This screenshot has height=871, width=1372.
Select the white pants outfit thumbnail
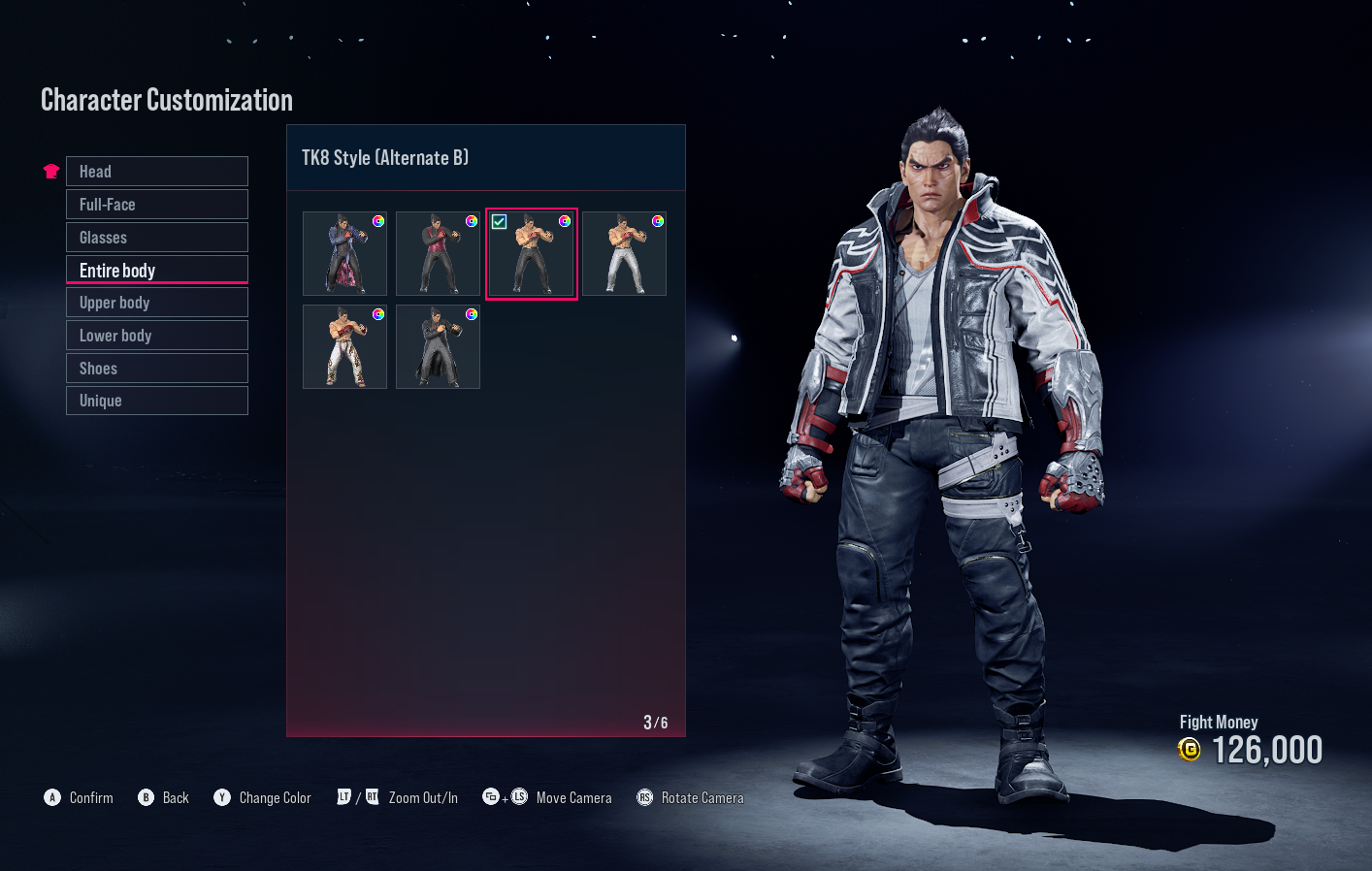624,253
